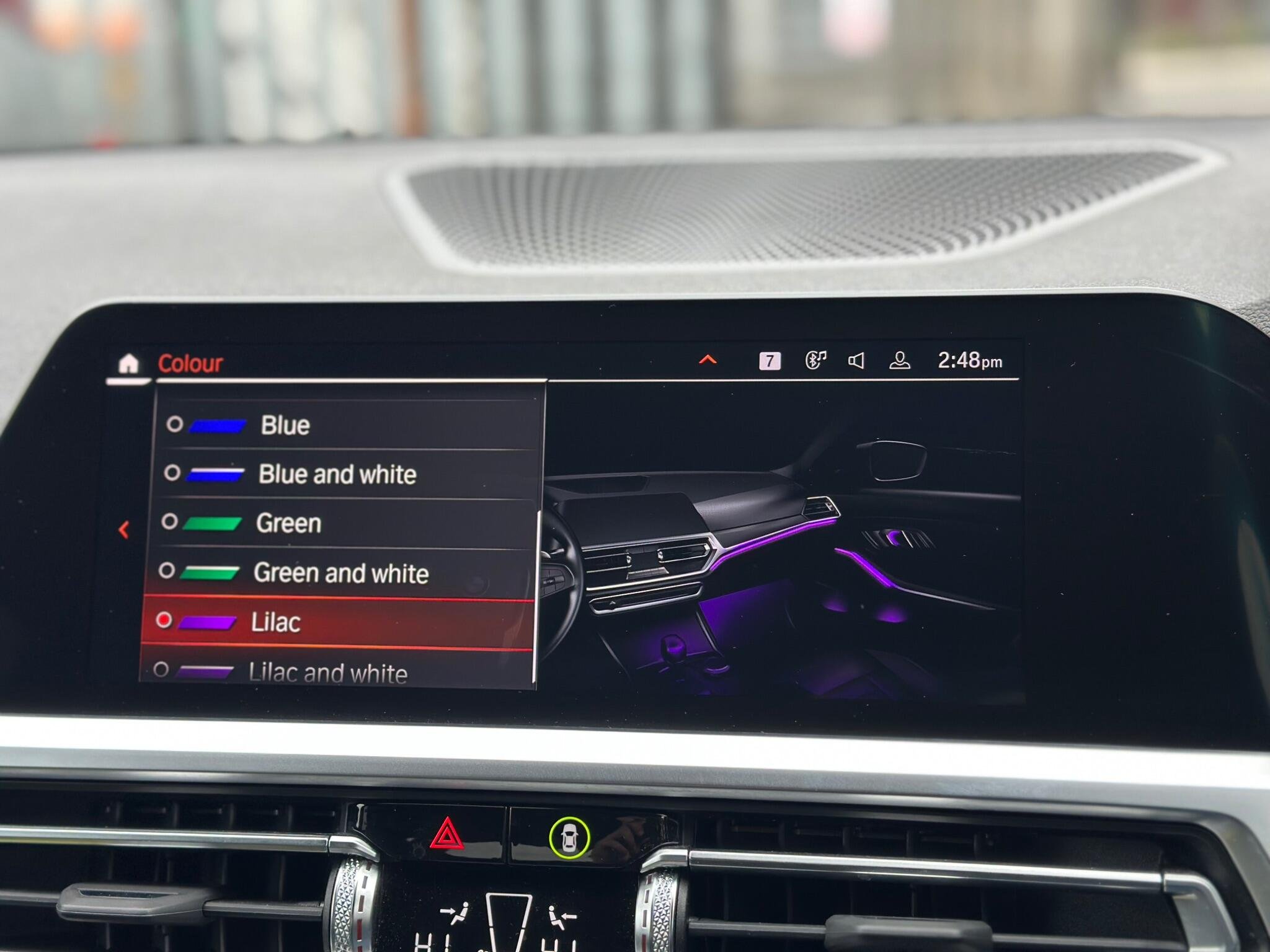Open the Bluetooth media icon
This screenshot has width=1270, height=952.
click(815, 360)
